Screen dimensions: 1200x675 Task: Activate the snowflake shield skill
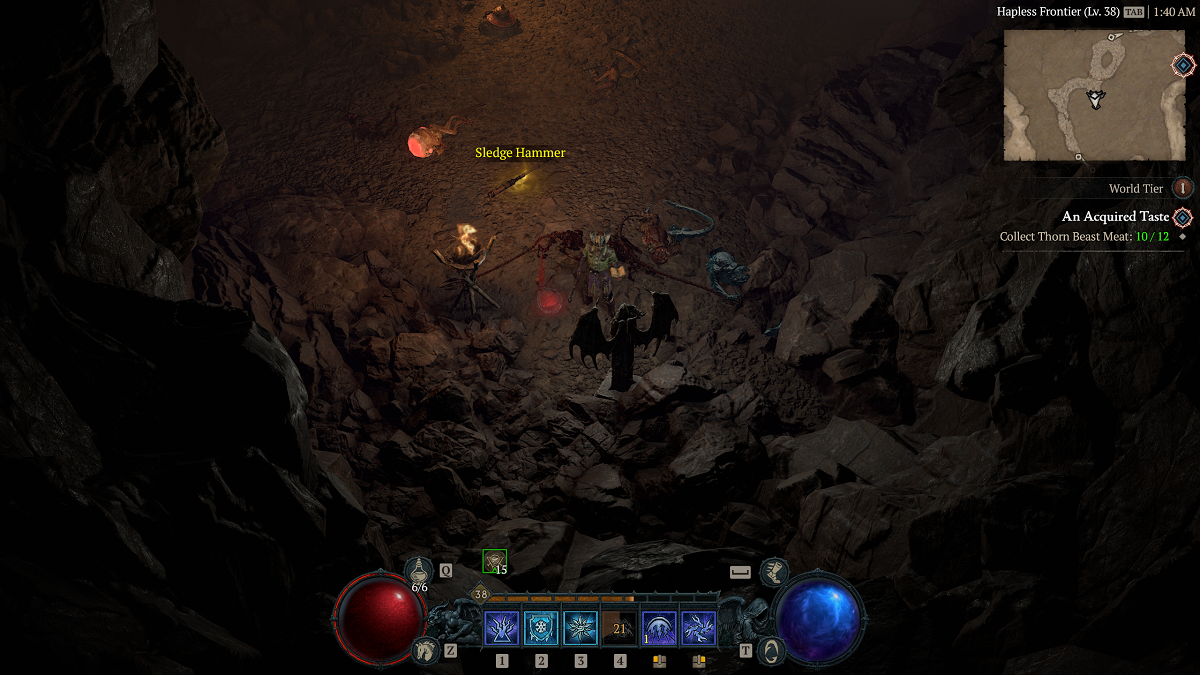[x=541, y=629]
